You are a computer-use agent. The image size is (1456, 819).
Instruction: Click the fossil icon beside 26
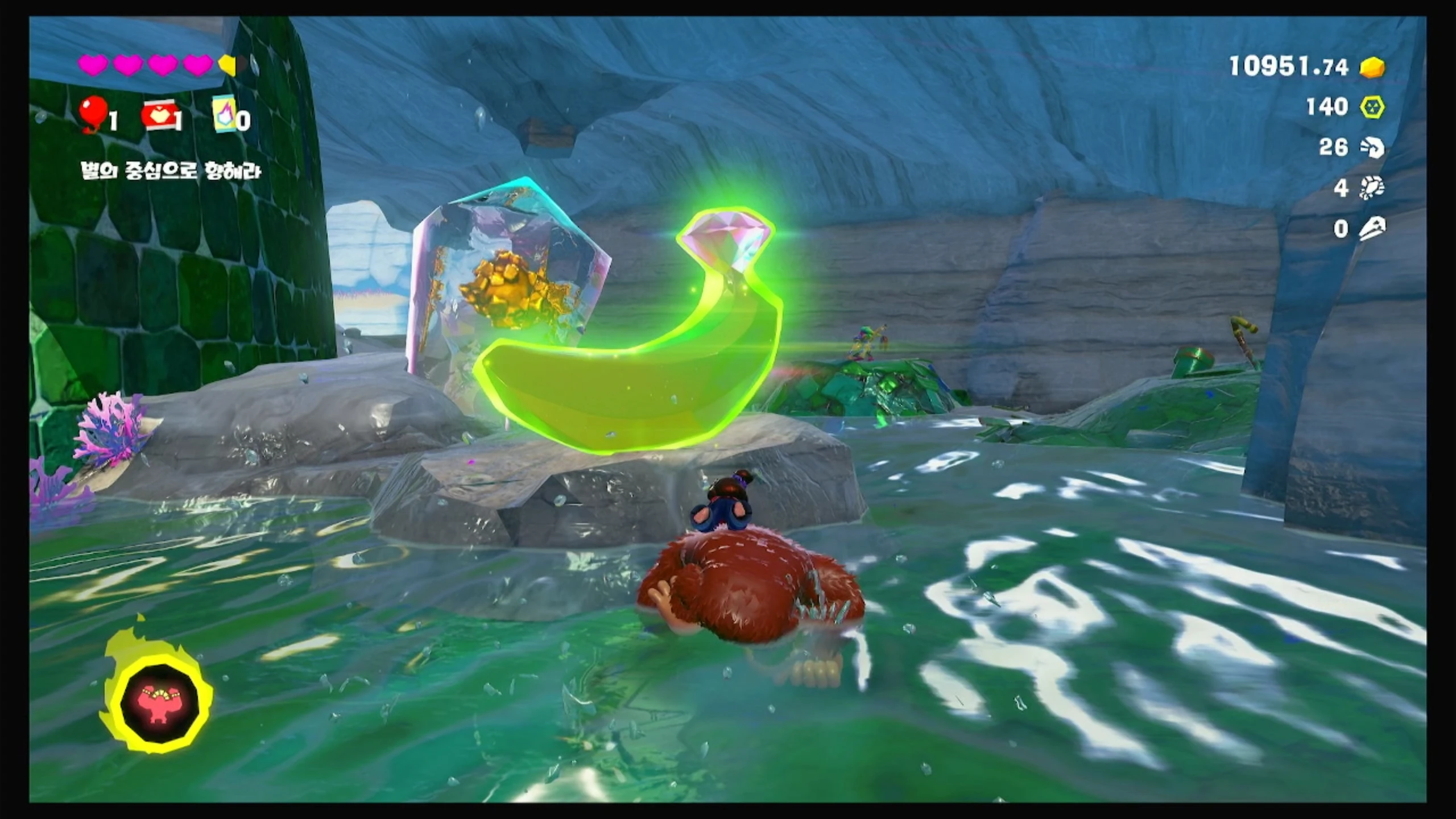(1372, 148)
